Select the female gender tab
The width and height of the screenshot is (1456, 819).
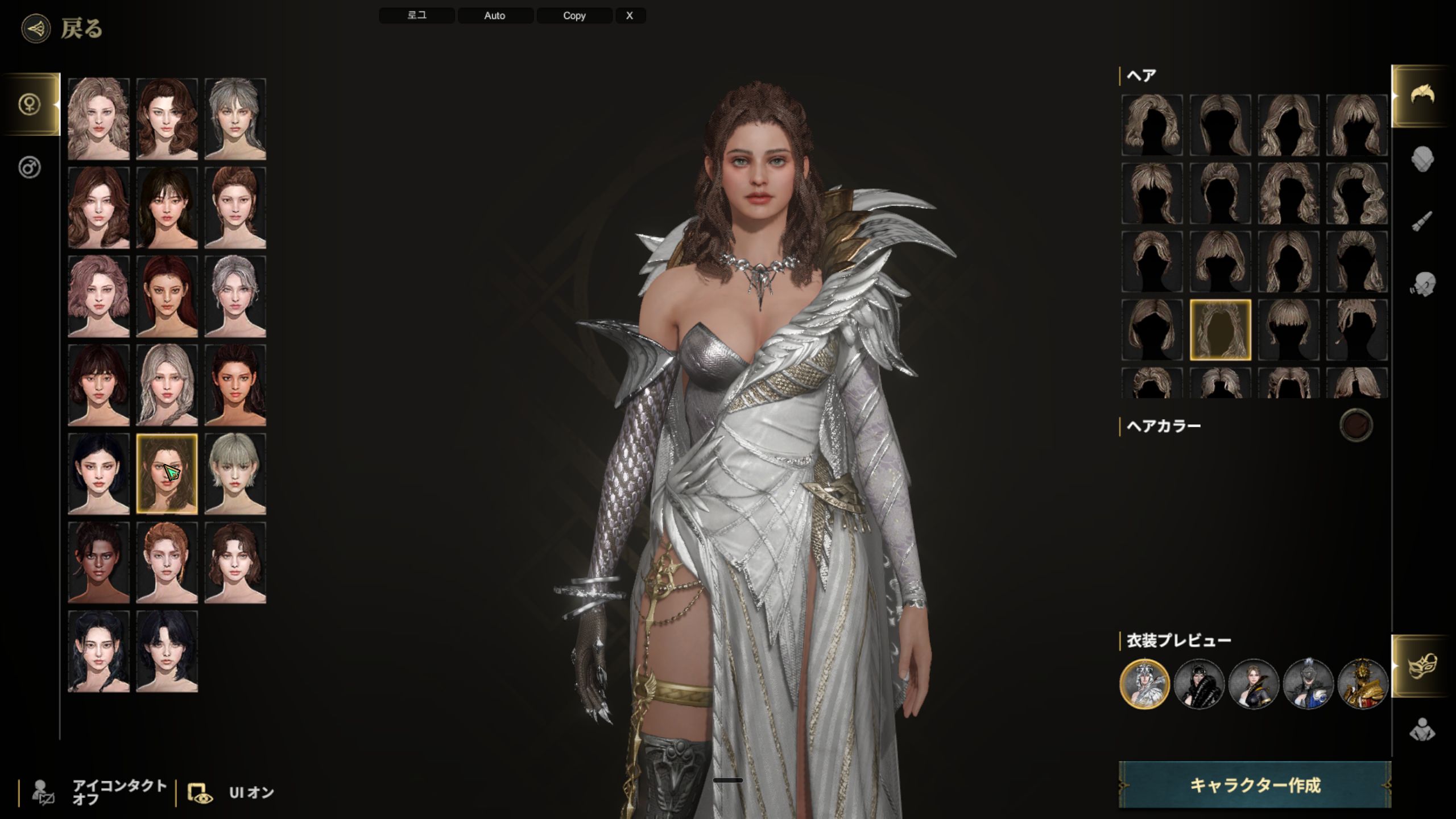[30, 104]
